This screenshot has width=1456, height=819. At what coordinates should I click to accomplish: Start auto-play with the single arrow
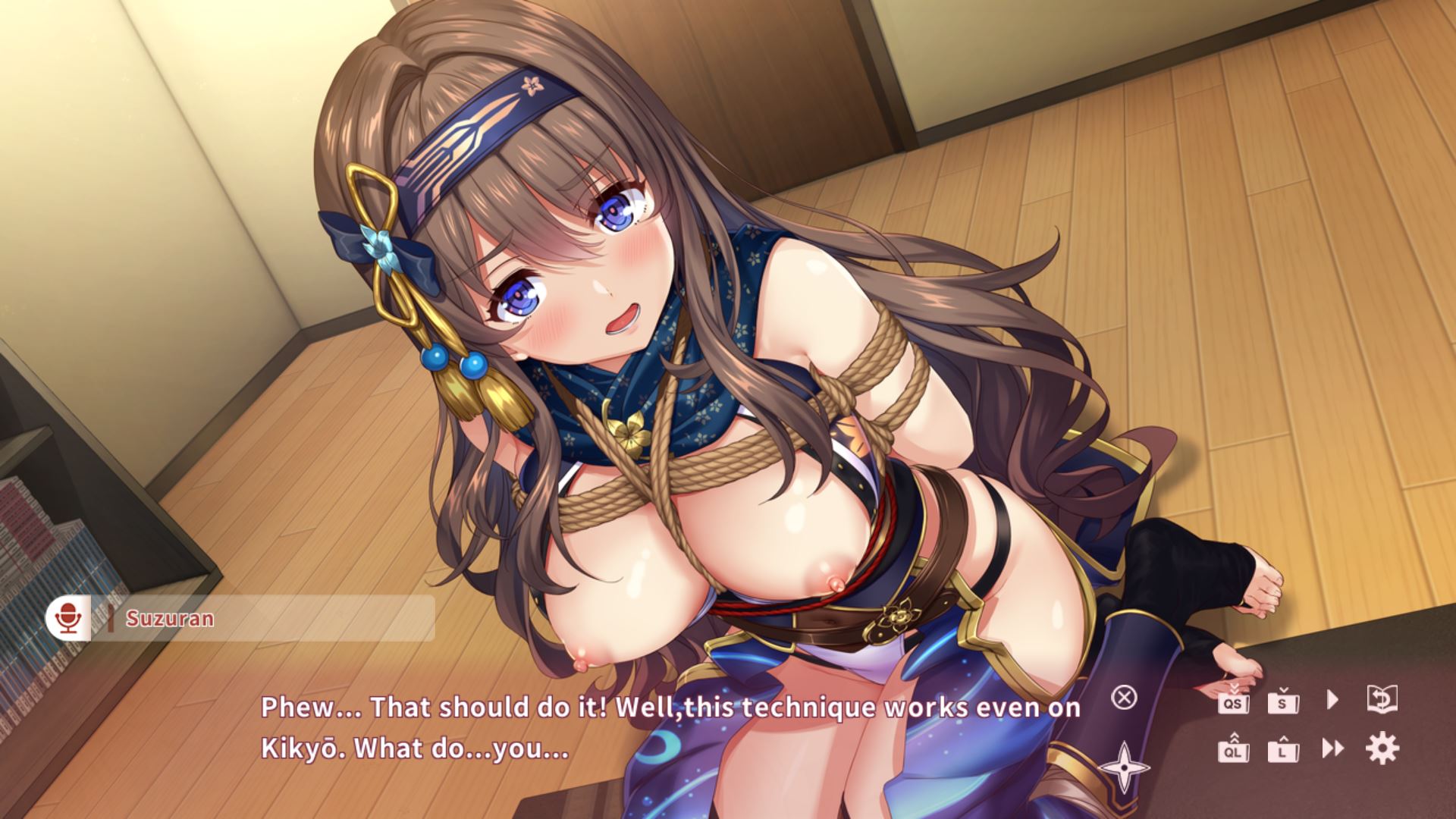1332,699
